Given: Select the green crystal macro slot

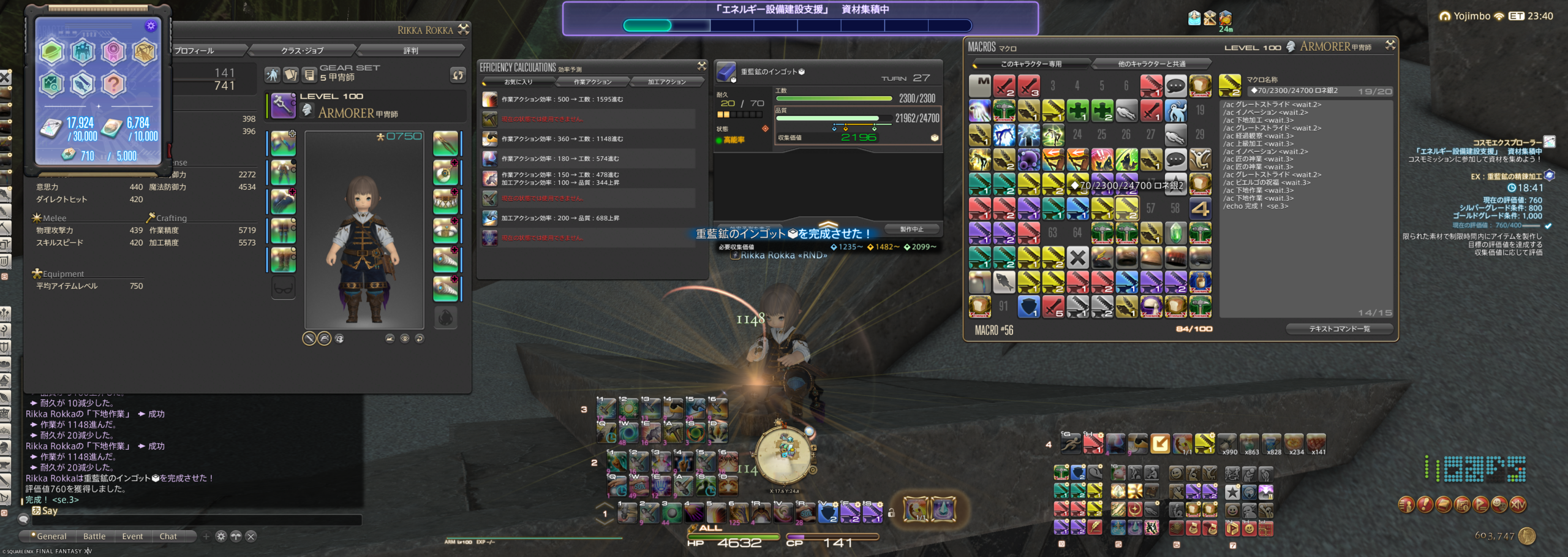Looking at the screenshot, I should [1175, 233].
